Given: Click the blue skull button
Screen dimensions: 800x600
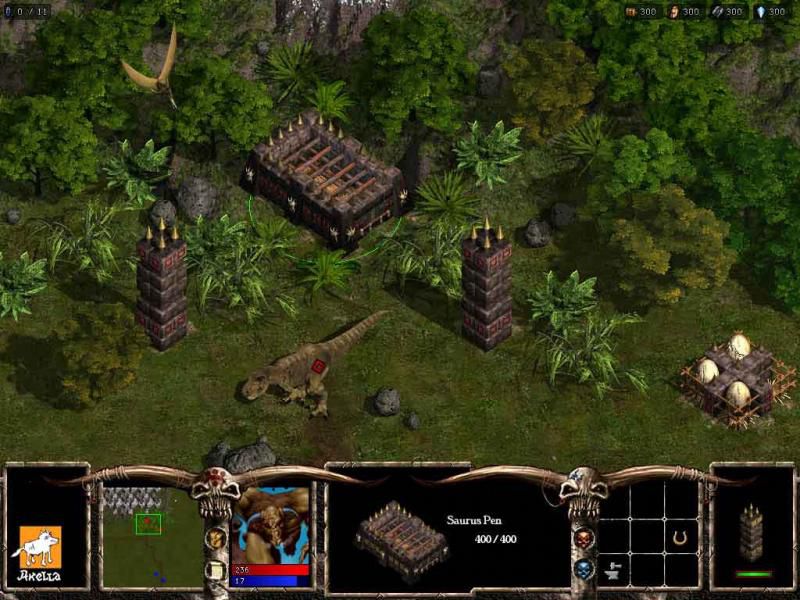Looking at the screenshot, I should pyautogui.click(x=585, y=569).
